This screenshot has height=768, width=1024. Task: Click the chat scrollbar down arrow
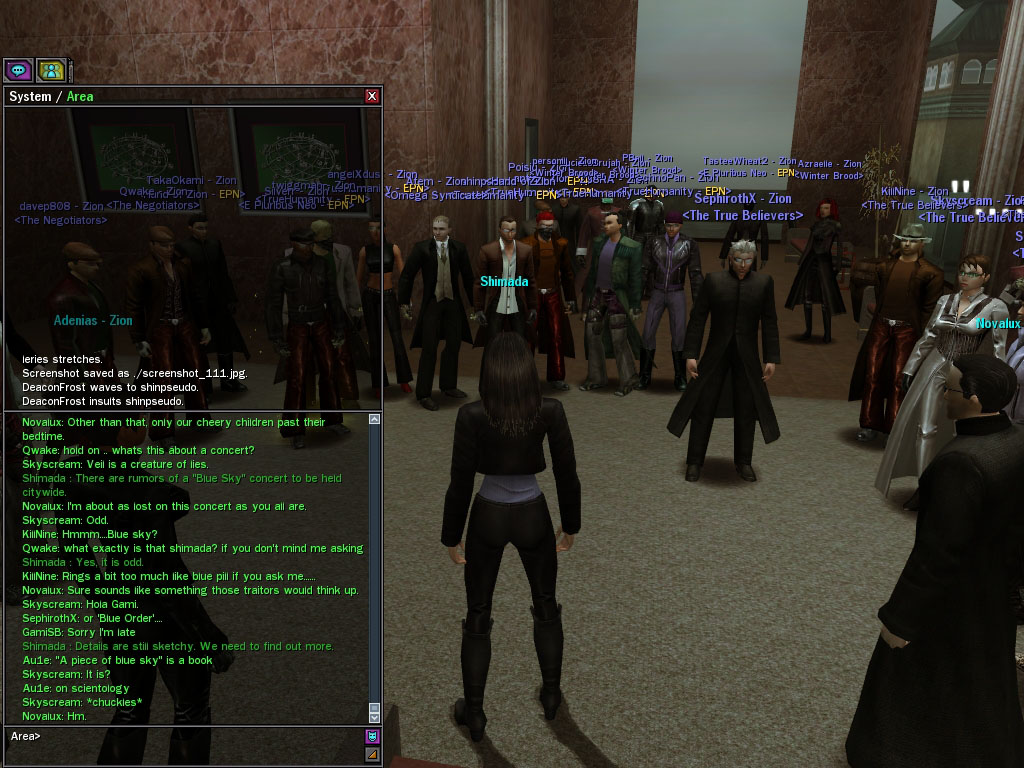coord(375,717)
